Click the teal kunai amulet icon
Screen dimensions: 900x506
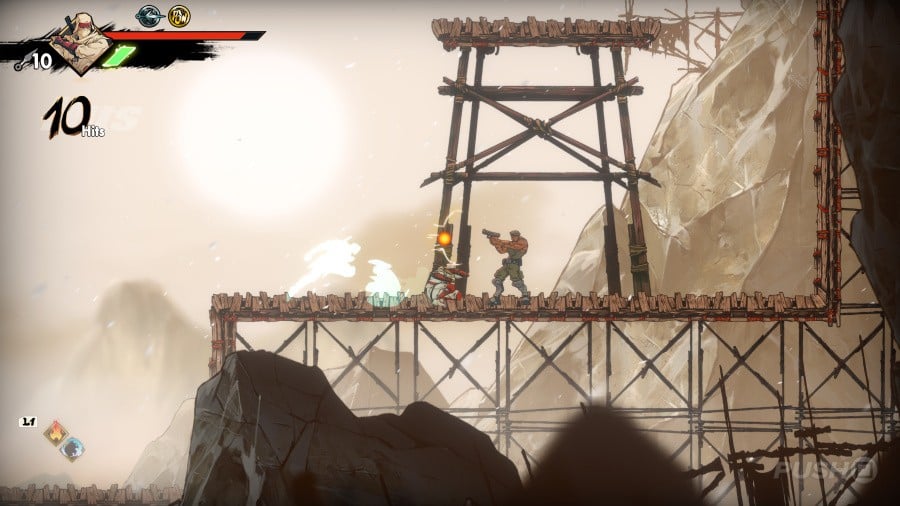pos(150,16)
